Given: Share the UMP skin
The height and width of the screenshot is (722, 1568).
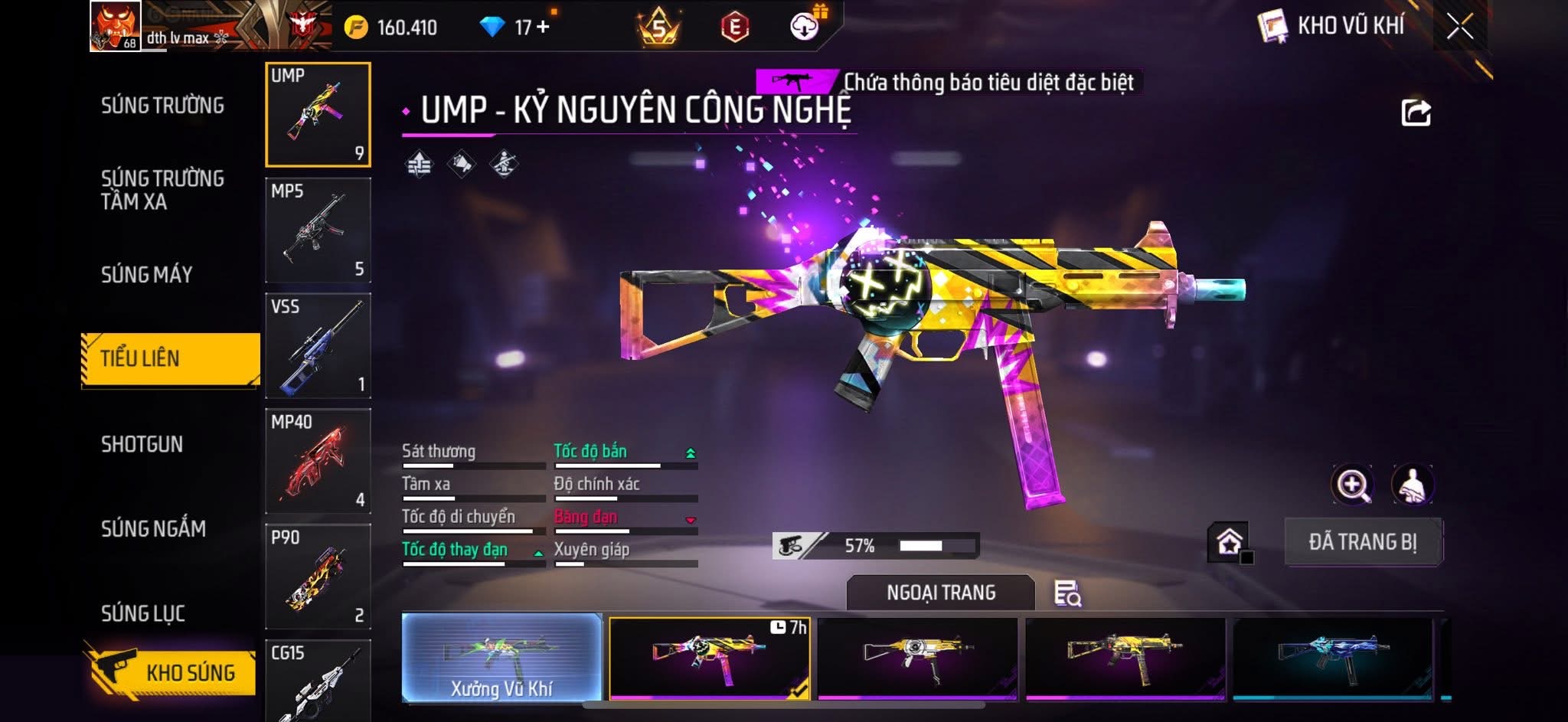Looking at the screenshot, I should tap(1416, 113).
